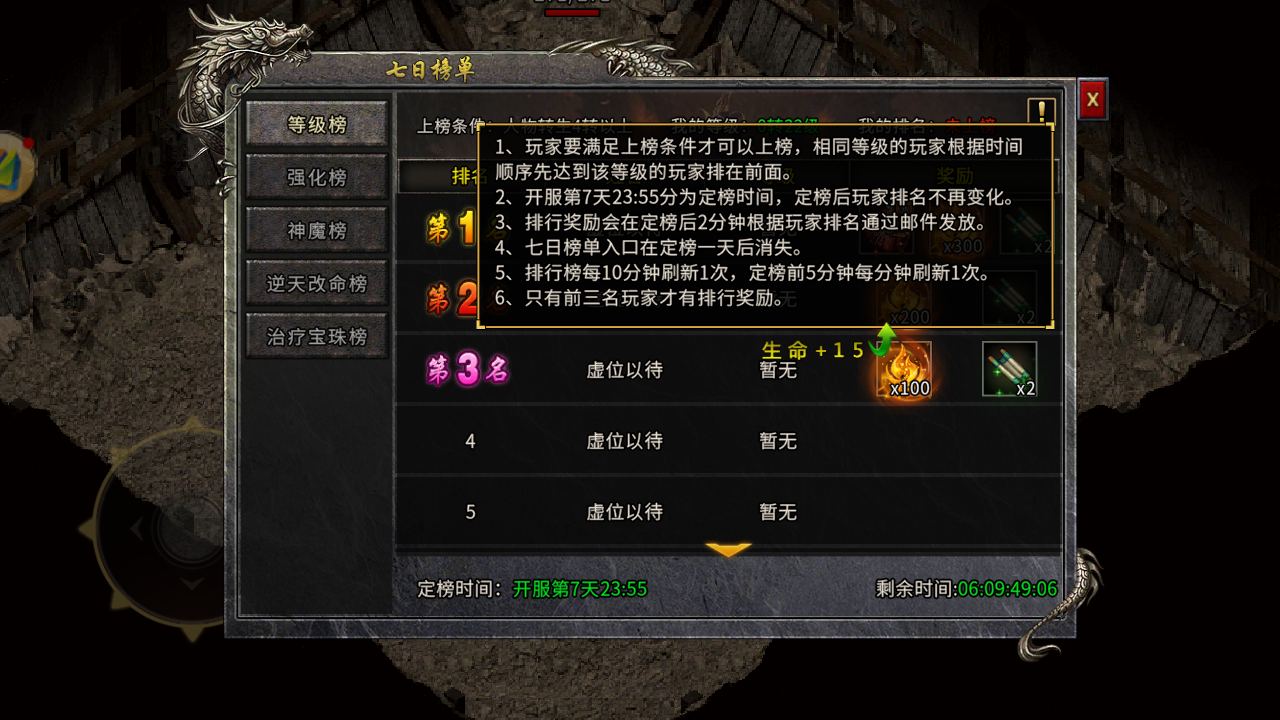Close the 七日榜单 window

pos(1092,100)
